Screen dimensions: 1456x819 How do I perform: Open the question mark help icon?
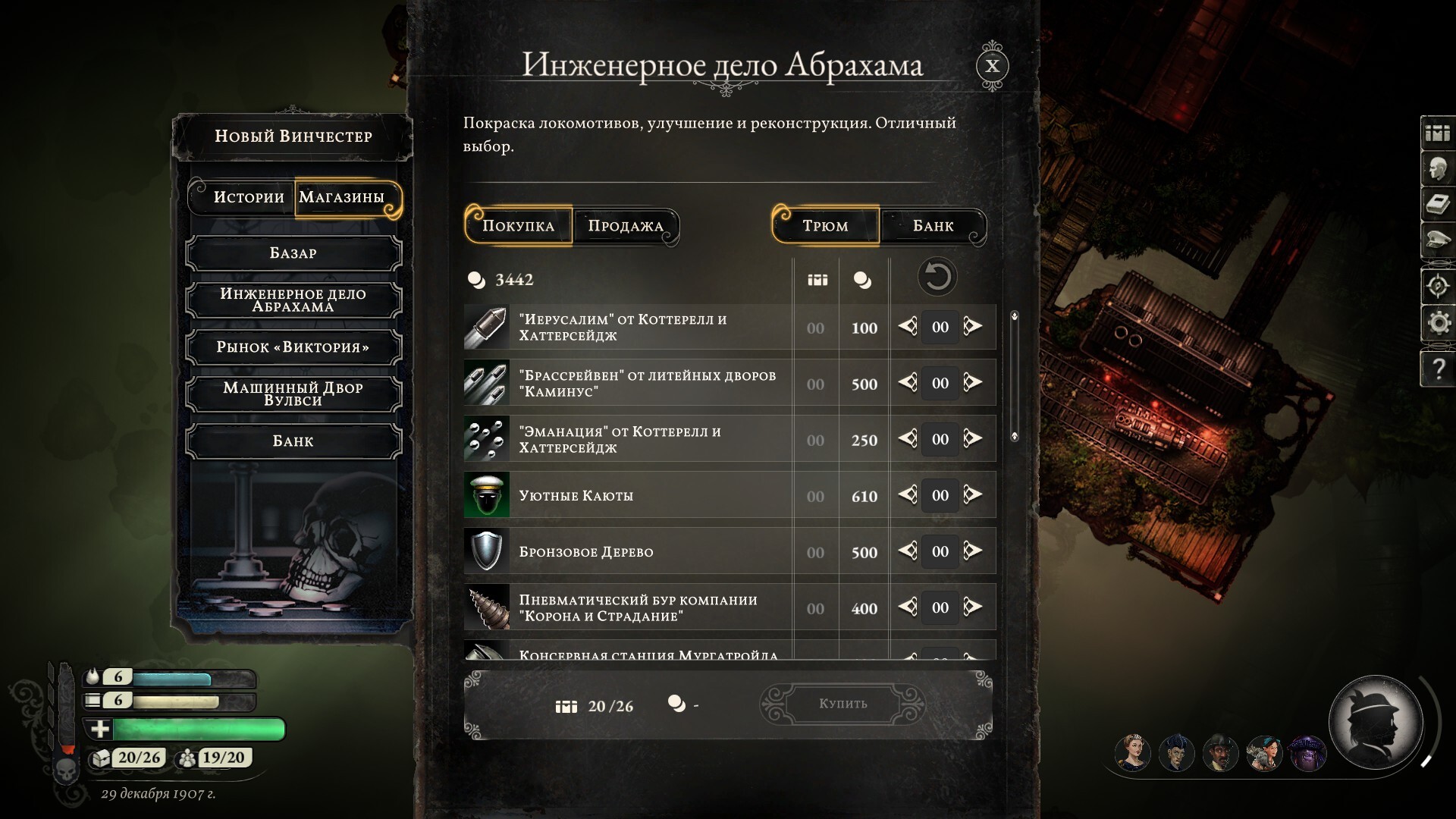point(1439,369)
